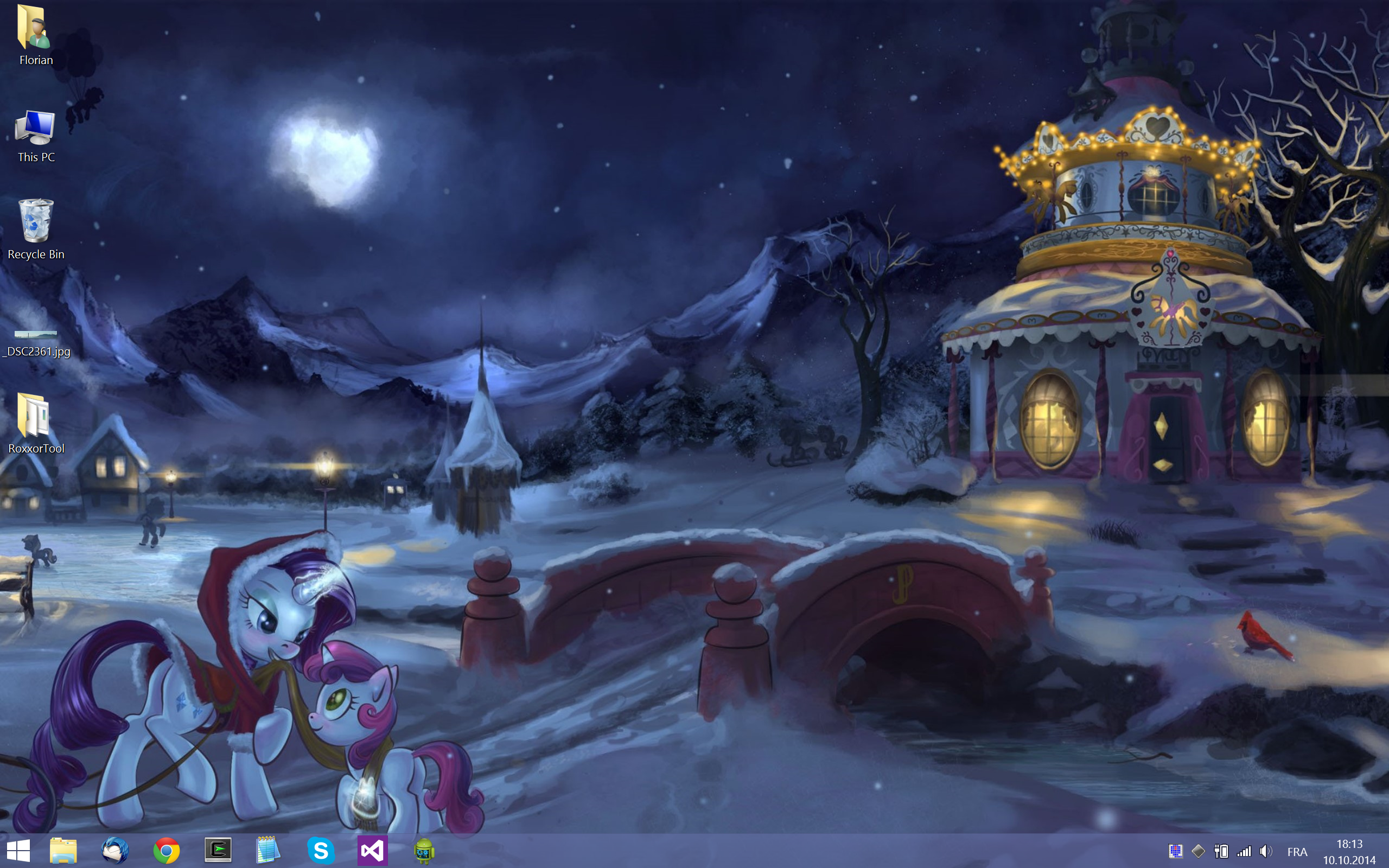Switch the FRA input language indicator
The height and width of the screenshot is (868, 1389).
pyautogui.click(x=1297, y=852)
